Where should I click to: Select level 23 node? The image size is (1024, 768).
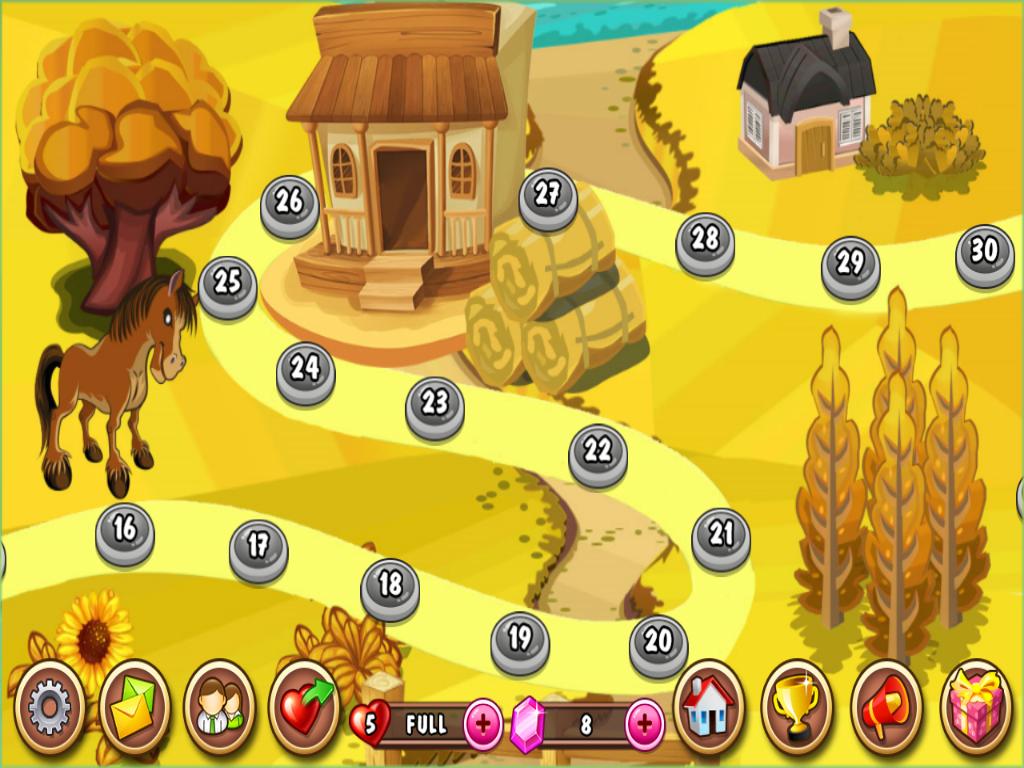[435, 406]
